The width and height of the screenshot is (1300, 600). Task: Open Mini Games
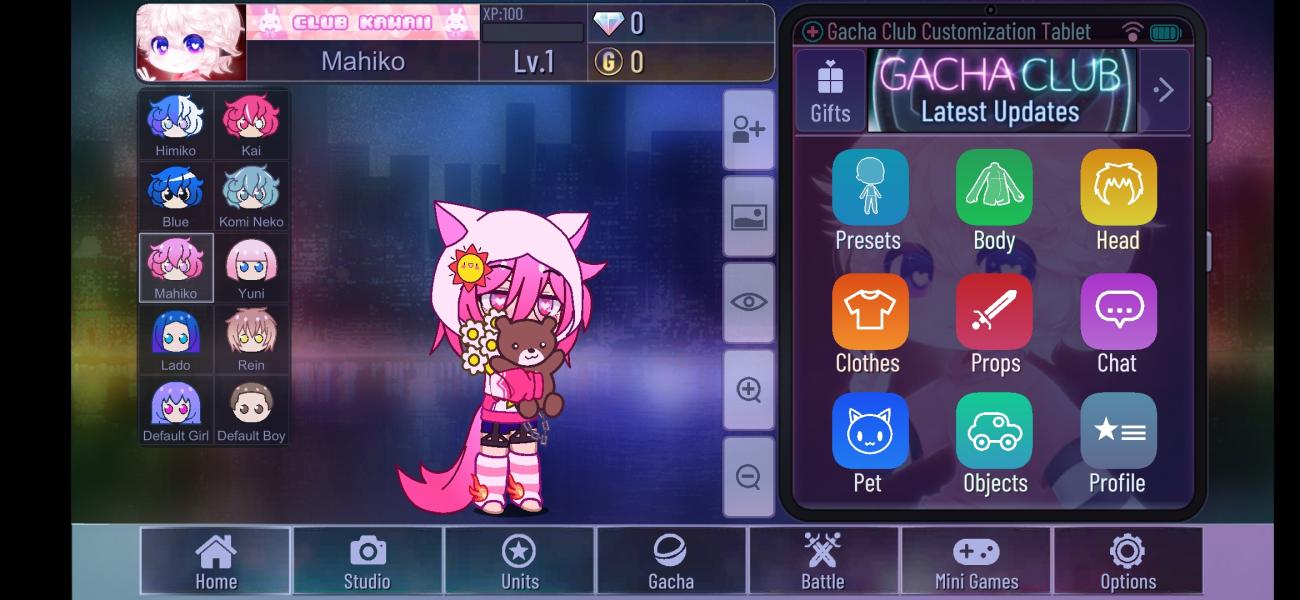[x=976, y=561]
